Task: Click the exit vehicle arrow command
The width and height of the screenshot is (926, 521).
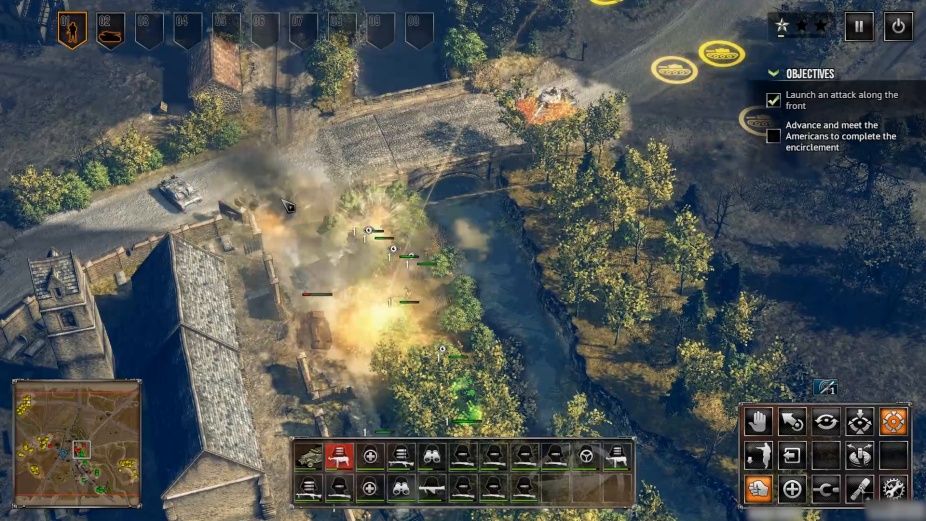Action: pyautogui.click(x=792, y=455)
